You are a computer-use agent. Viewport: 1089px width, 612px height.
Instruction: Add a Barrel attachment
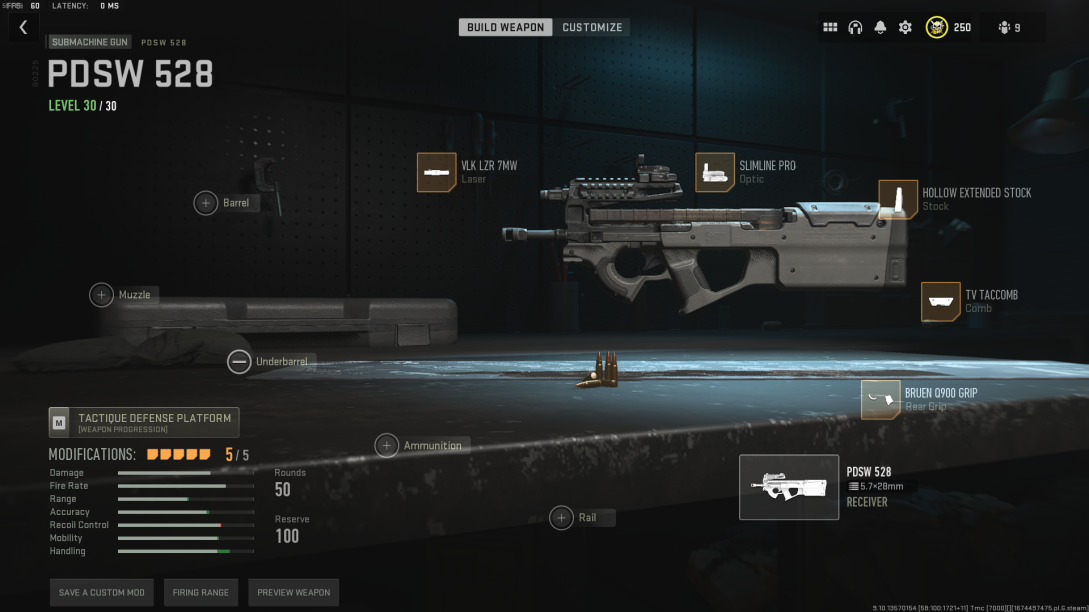206,203
